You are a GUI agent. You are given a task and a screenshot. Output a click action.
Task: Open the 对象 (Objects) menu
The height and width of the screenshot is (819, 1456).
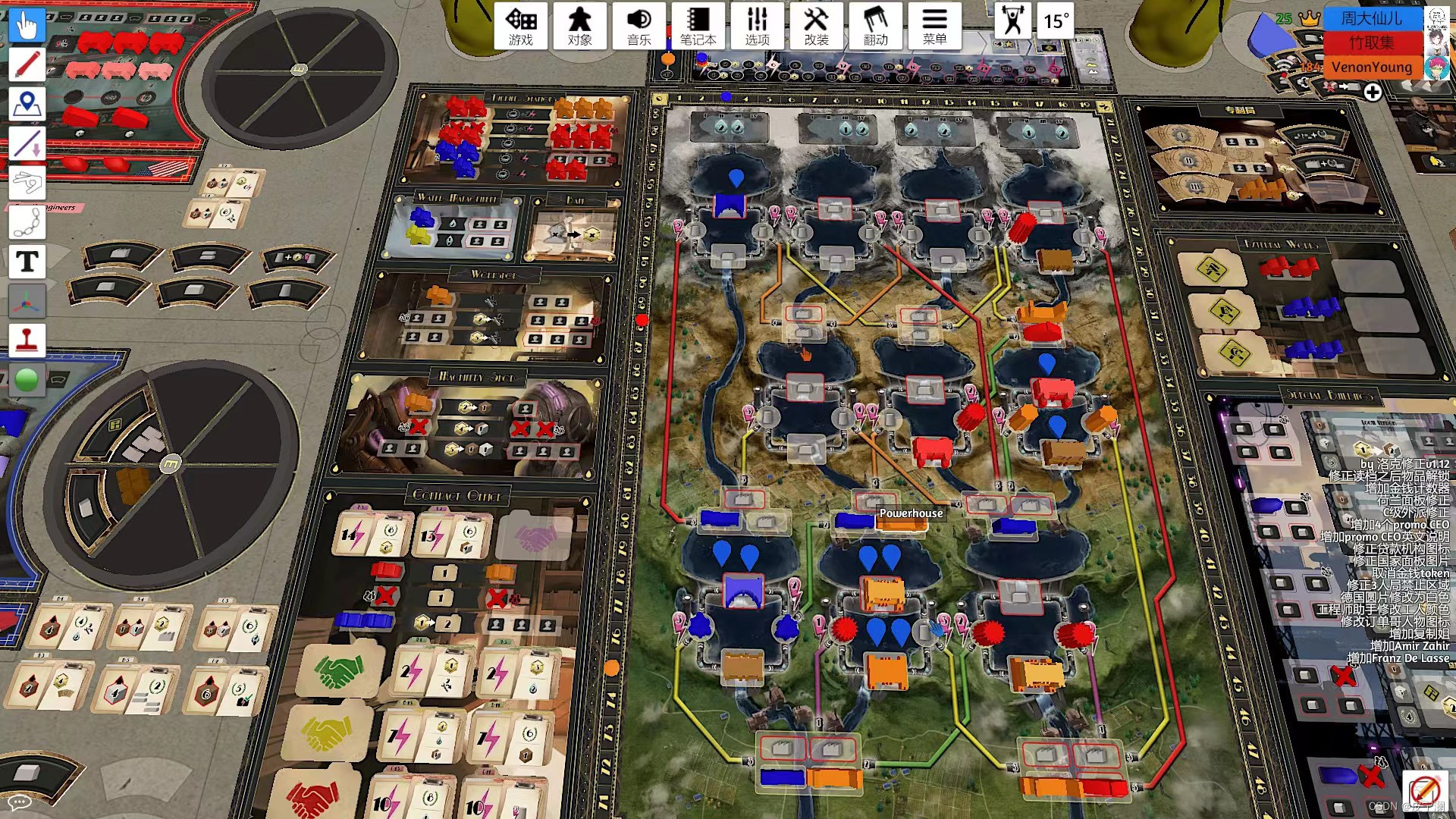pyautogui.click(x=580, y=26)
